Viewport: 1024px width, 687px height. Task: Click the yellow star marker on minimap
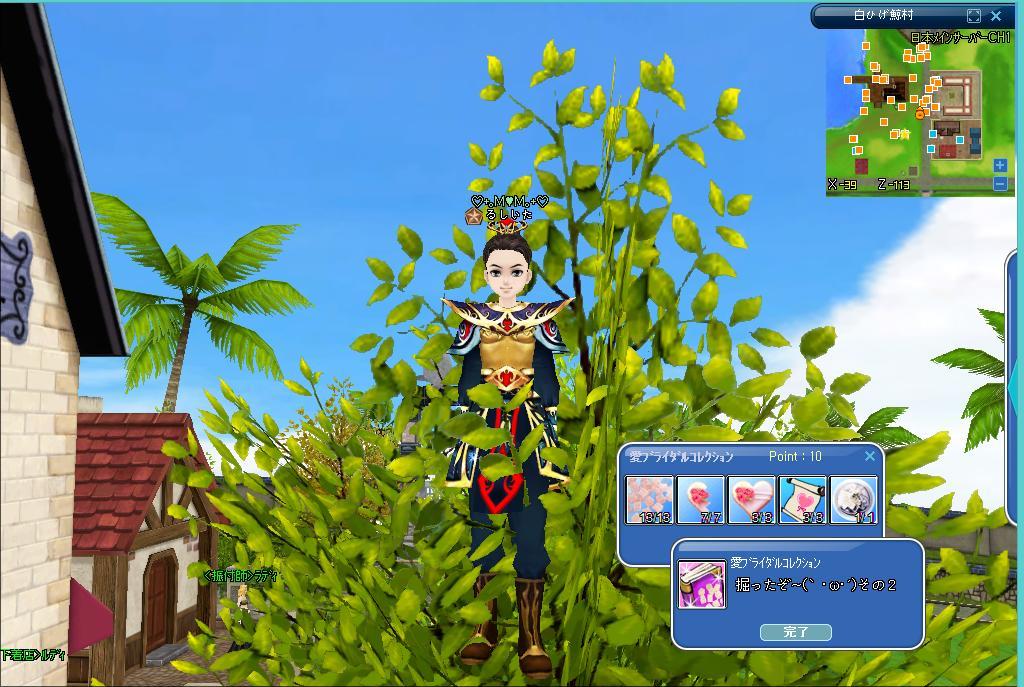(x=905, y=133)
